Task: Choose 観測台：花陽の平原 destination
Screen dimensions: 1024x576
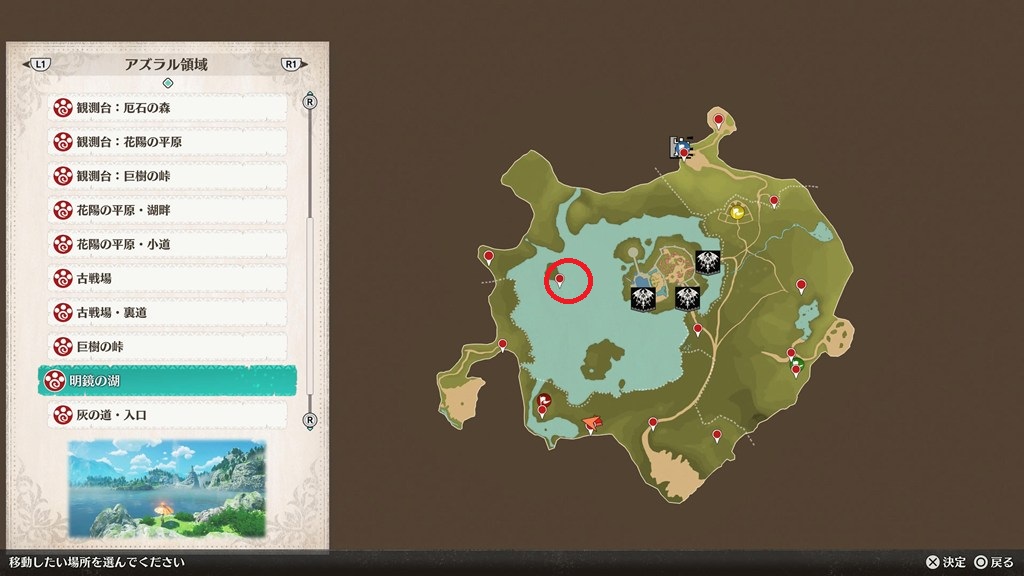Action: [x=167, y=141]
